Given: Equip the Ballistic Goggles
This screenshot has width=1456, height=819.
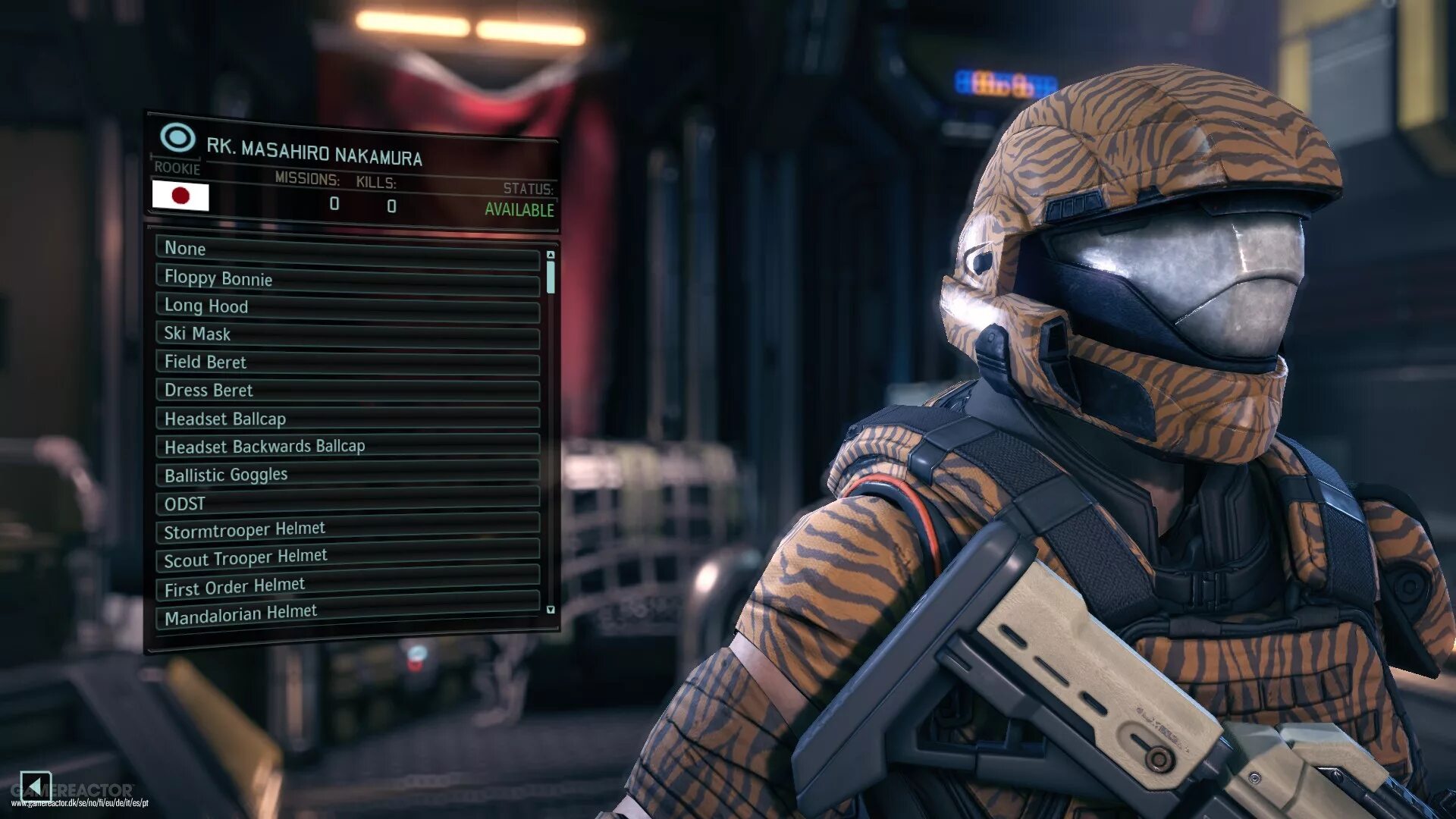Looking at the screenshot, I should (x=347, y=475).
